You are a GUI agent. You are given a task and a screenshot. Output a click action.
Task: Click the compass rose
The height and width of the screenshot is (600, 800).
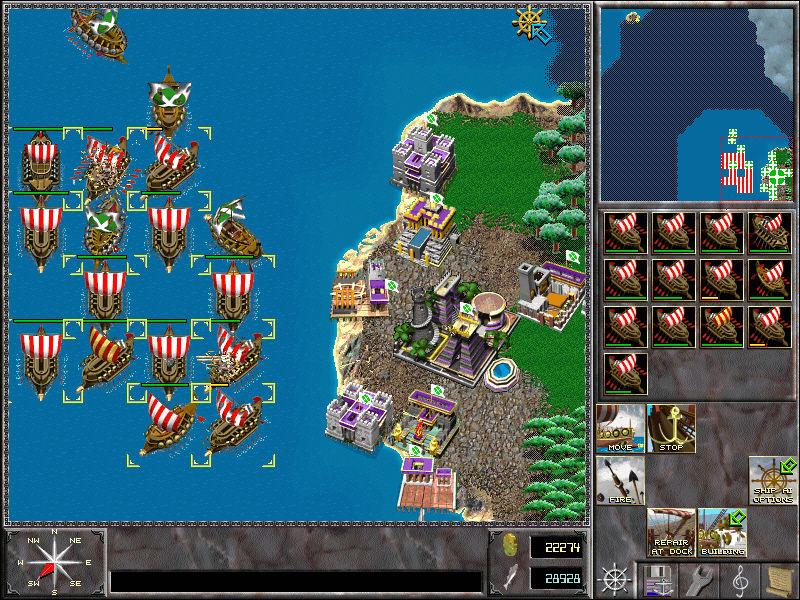(53, 561)
